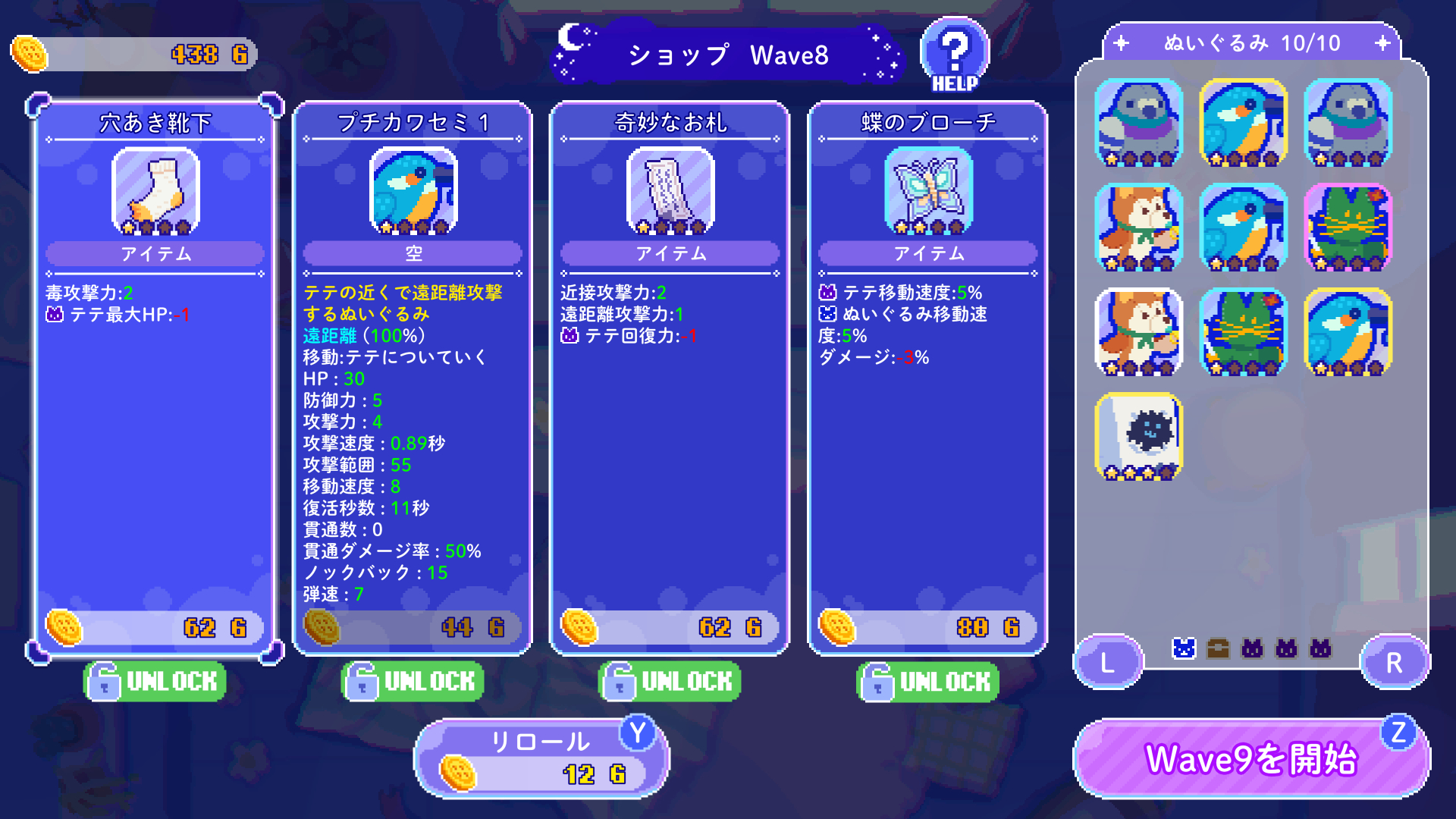Unlock the 奇妙なお札 item

(669, 681)
